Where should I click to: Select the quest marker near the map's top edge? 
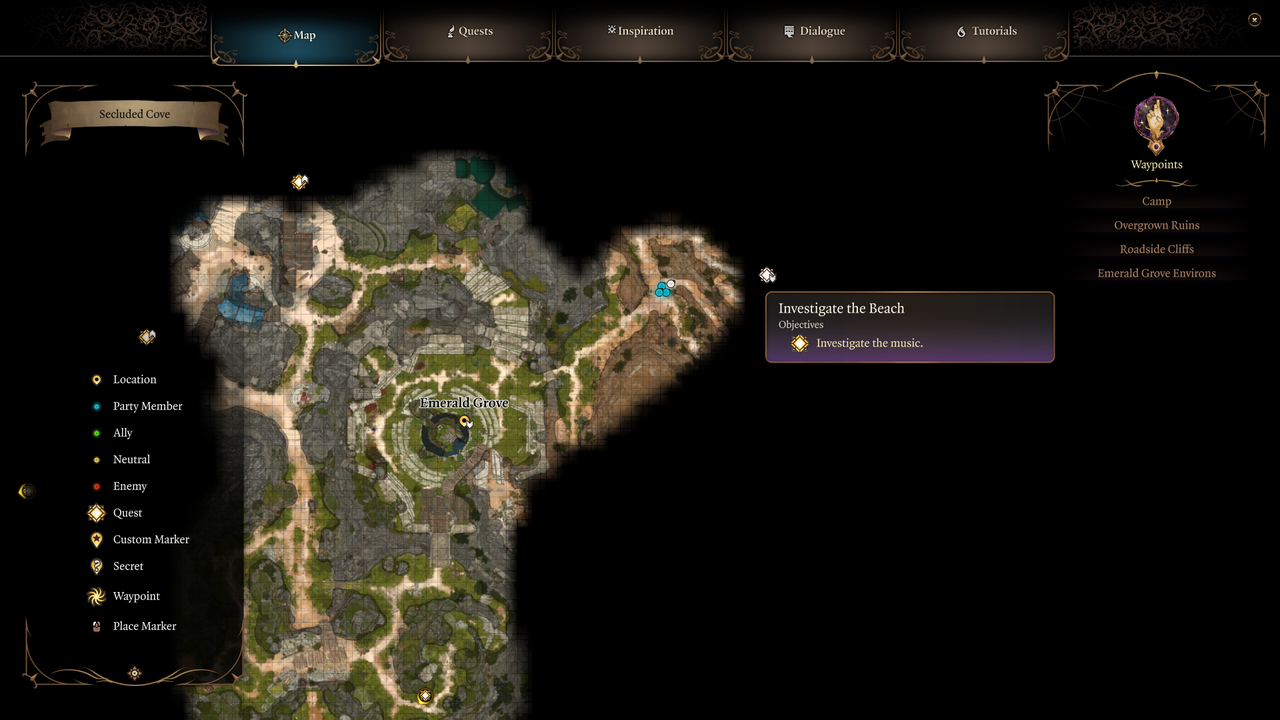click(x=299, y=182)
